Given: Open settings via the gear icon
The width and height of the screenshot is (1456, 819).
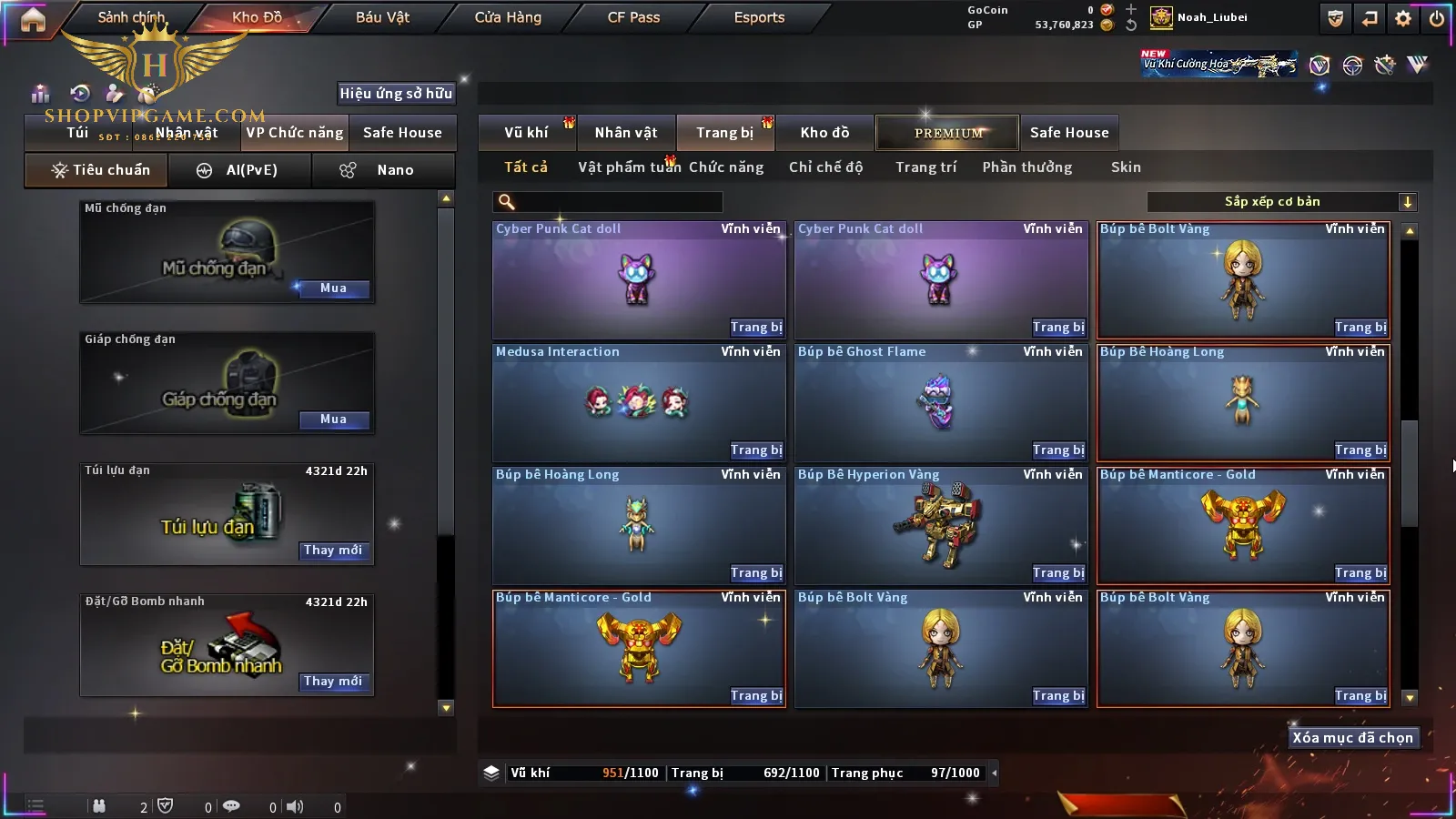Looking at the screenshot, I should [x=1403, y=18].
